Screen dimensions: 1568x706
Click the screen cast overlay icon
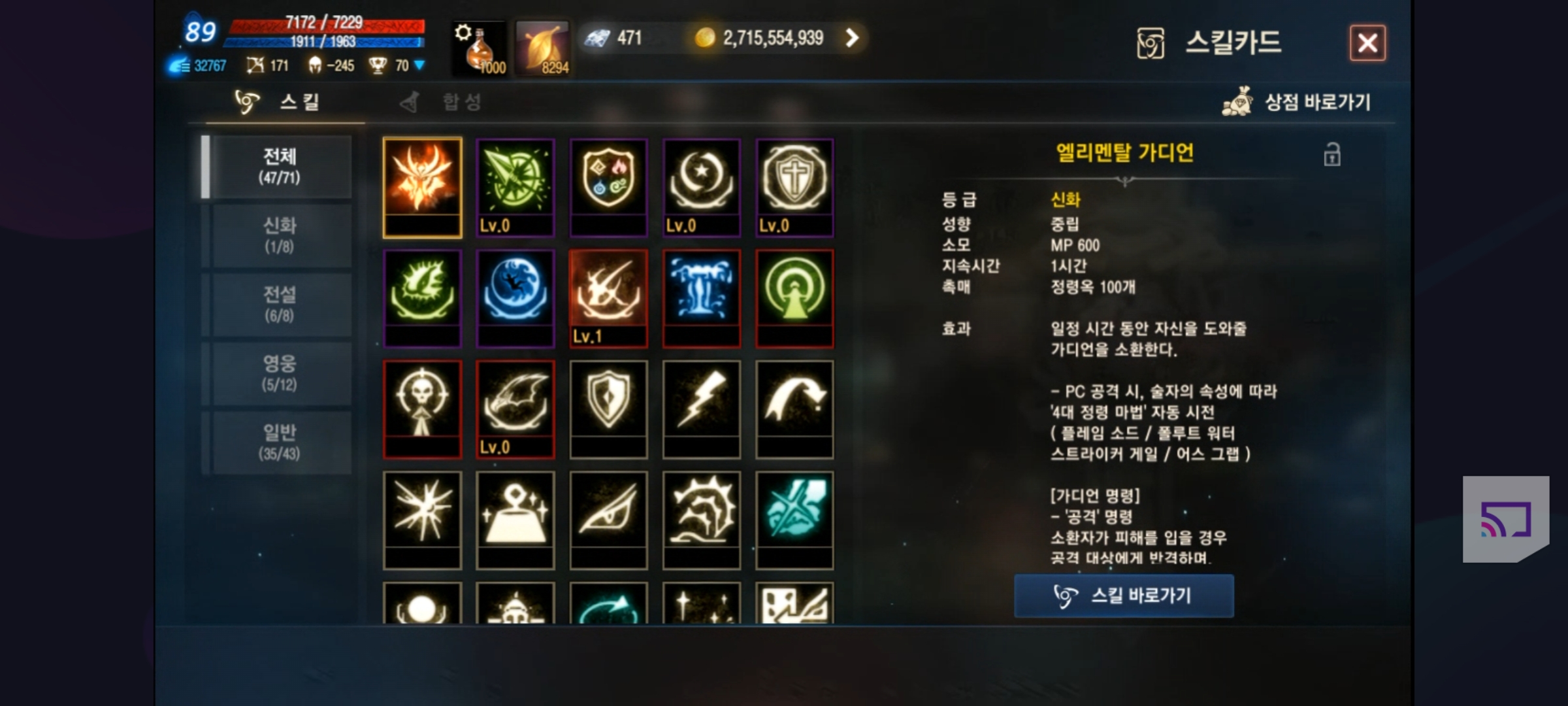click(1505, 519)
